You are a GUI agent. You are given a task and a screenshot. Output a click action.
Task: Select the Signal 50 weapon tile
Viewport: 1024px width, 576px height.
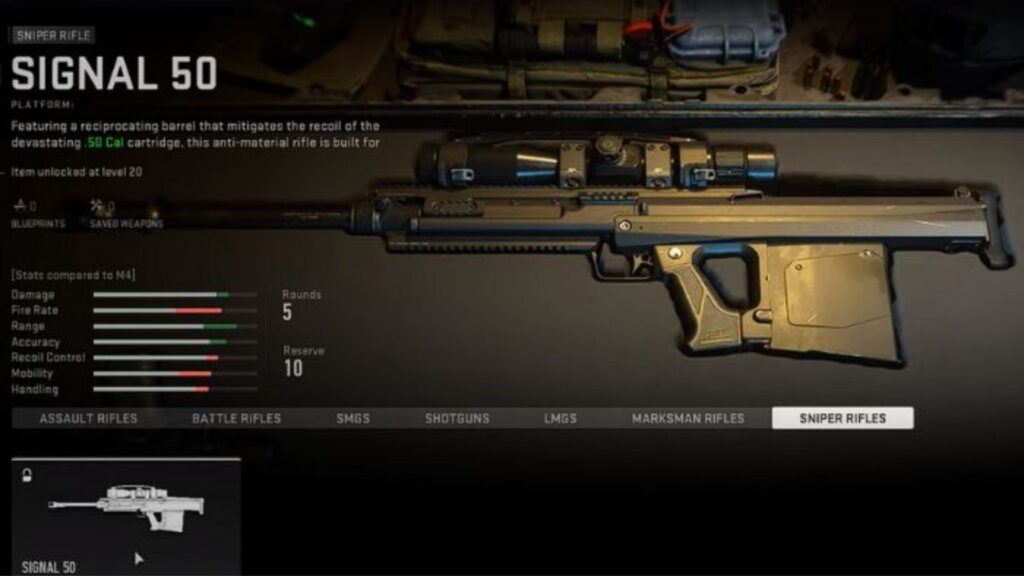pos(126,516)
